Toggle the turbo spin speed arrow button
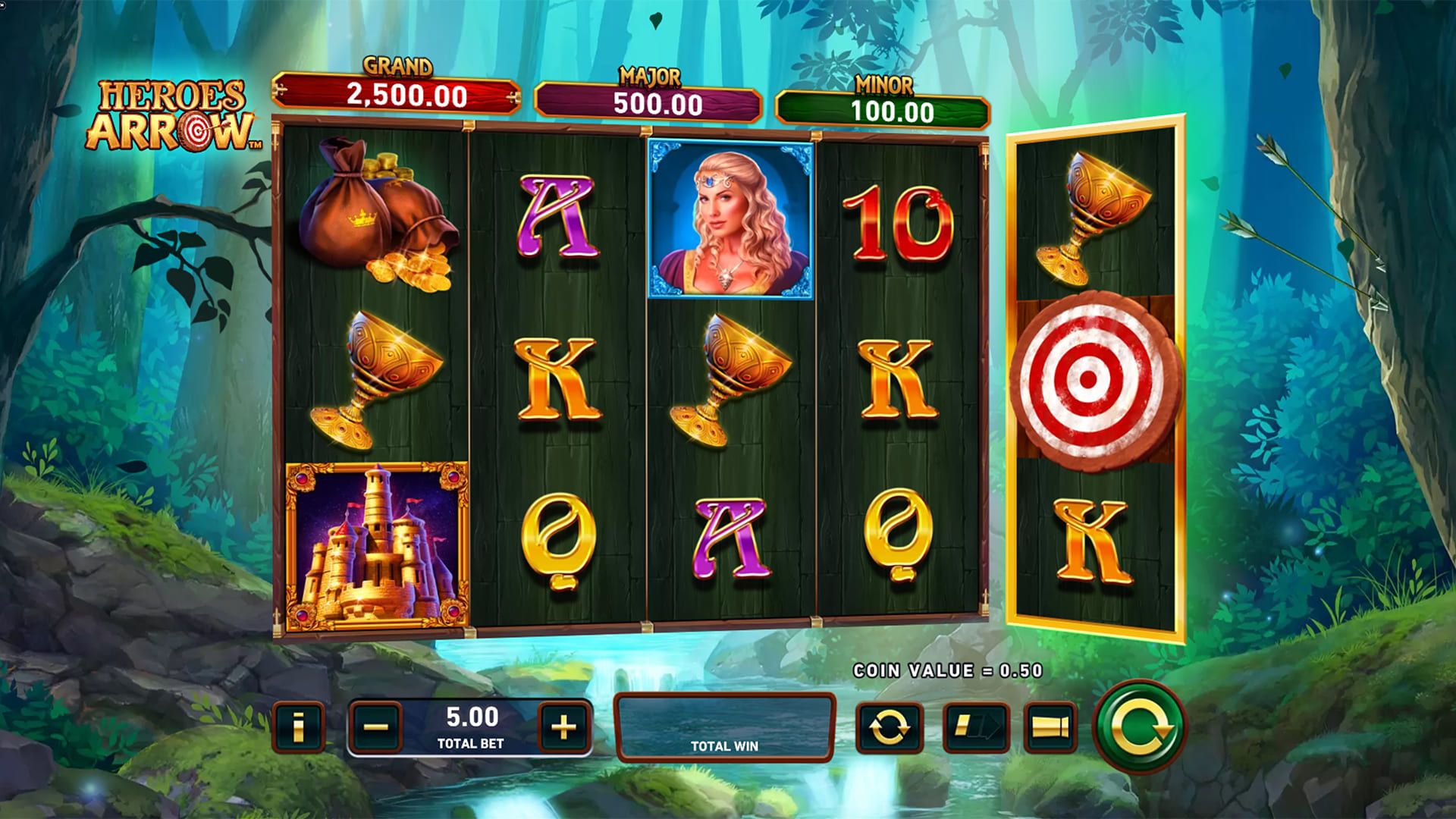 [x=976, y=728]
